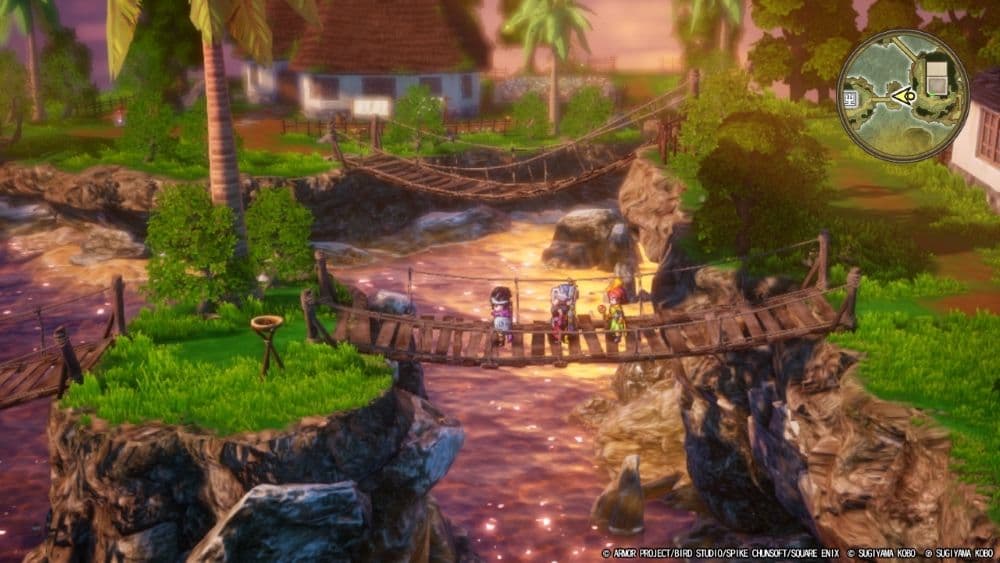This screenshot has width=1000, height=563.
Task: Open the circular minimap
Action: (x=902, y=95)
